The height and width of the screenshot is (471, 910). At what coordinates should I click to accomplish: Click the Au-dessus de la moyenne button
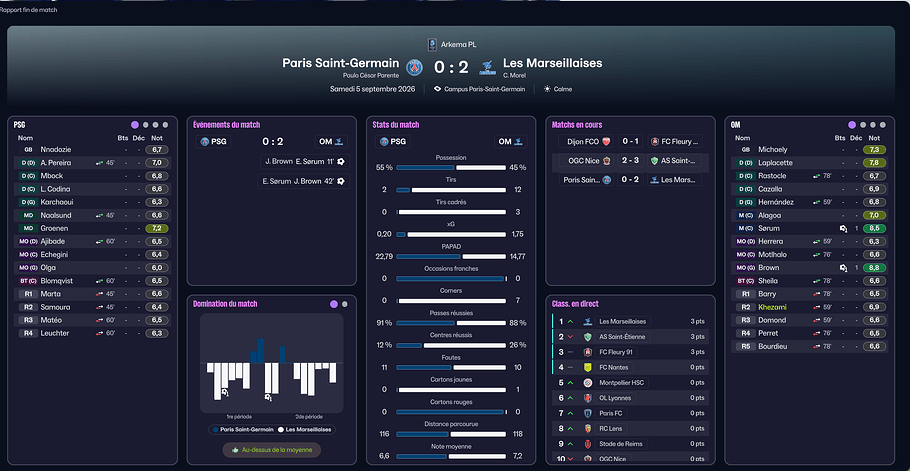click(272, 451)
